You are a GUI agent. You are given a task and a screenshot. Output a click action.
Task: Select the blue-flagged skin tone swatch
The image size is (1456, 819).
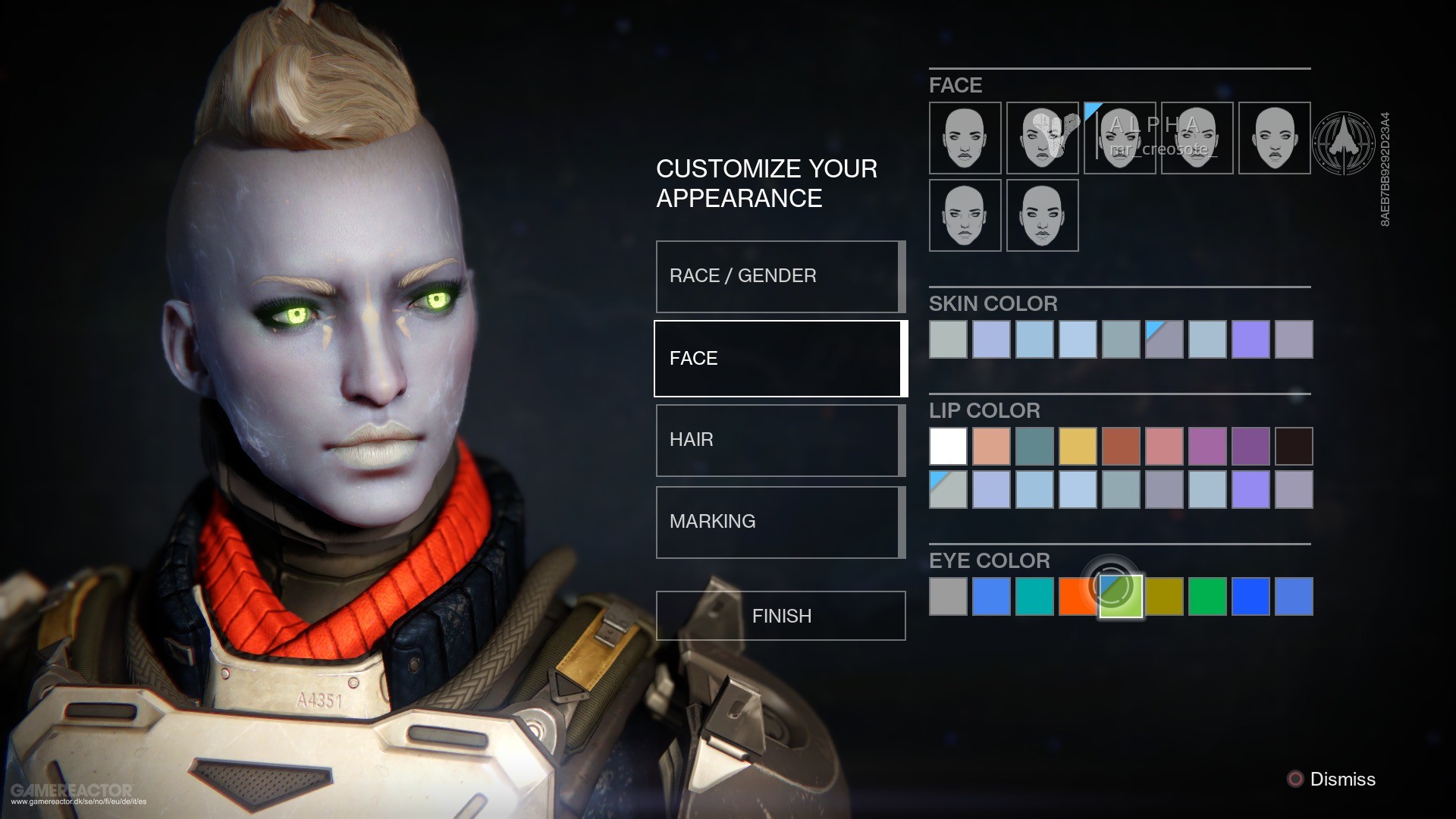tap(1165, 339)
